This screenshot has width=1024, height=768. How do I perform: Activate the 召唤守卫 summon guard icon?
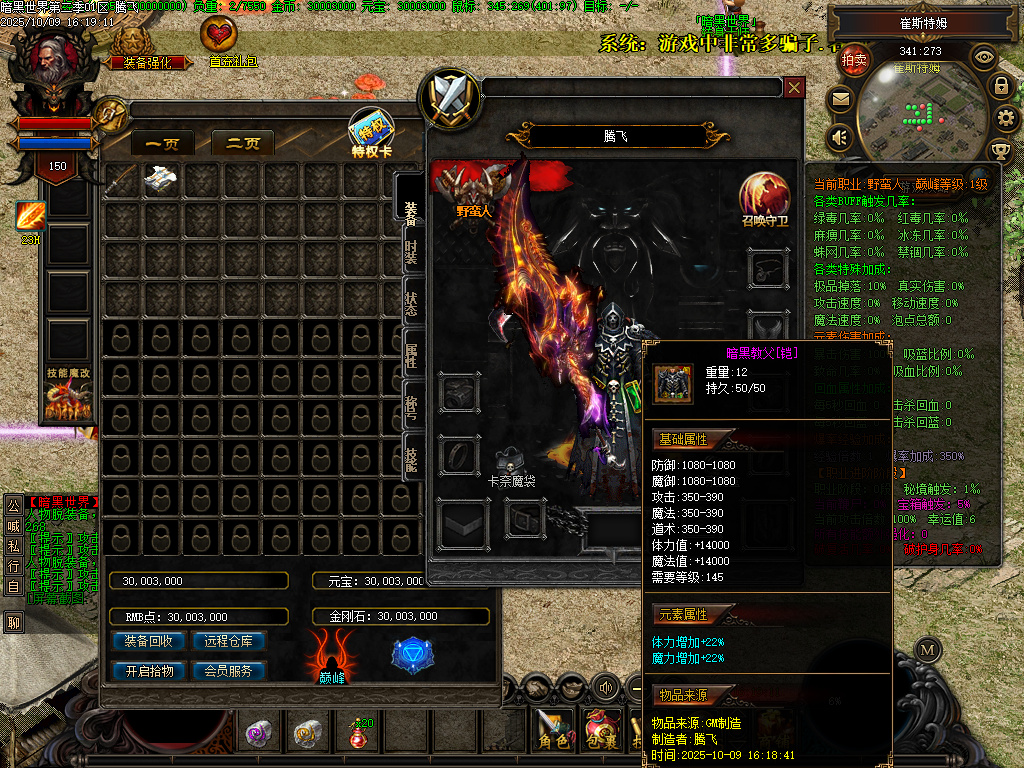(764, 197)
